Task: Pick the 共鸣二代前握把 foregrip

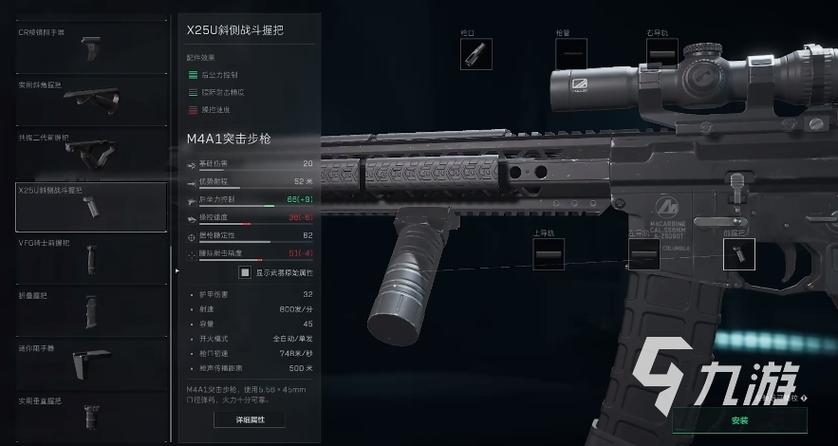Action: tap(90, 154)
